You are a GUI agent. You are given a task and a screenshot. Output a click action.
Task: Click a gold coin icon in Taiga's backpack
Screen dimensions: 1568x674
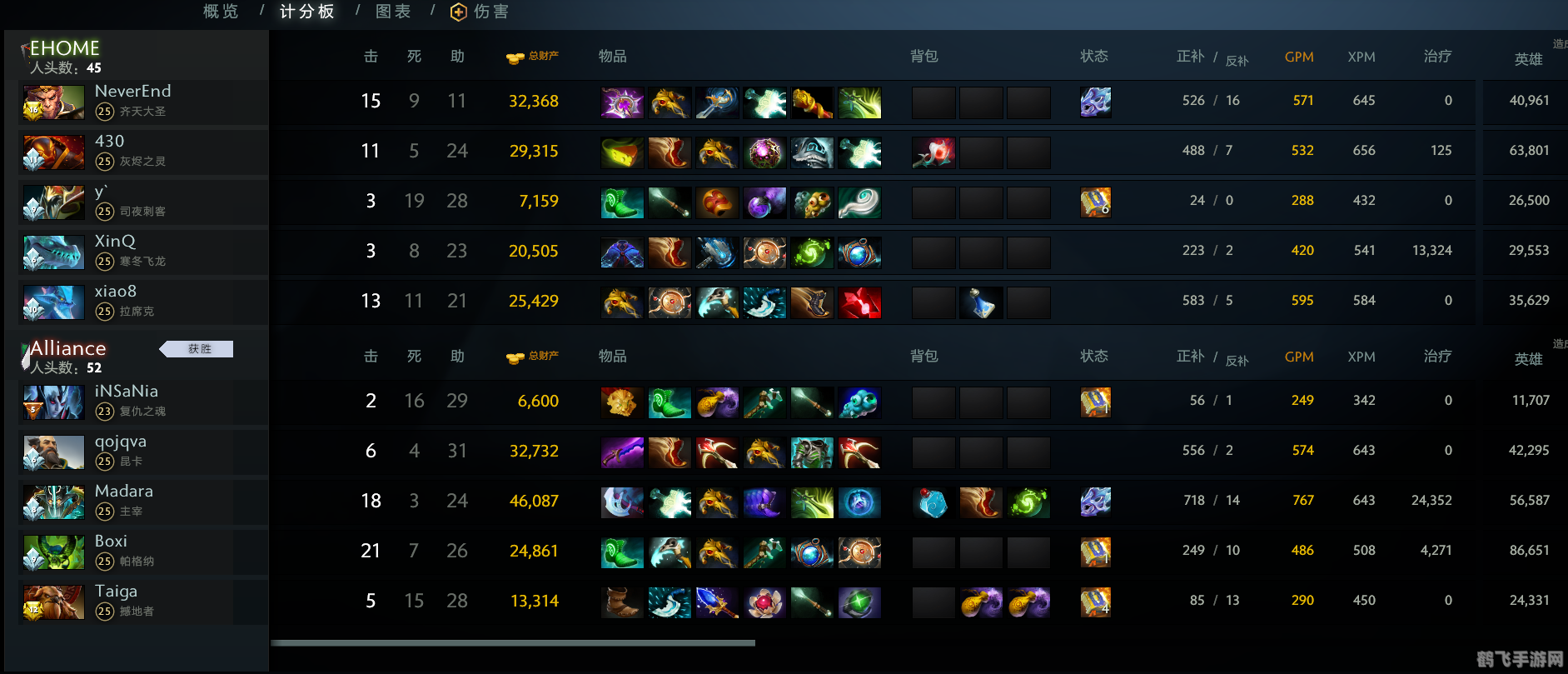point(981,602)
